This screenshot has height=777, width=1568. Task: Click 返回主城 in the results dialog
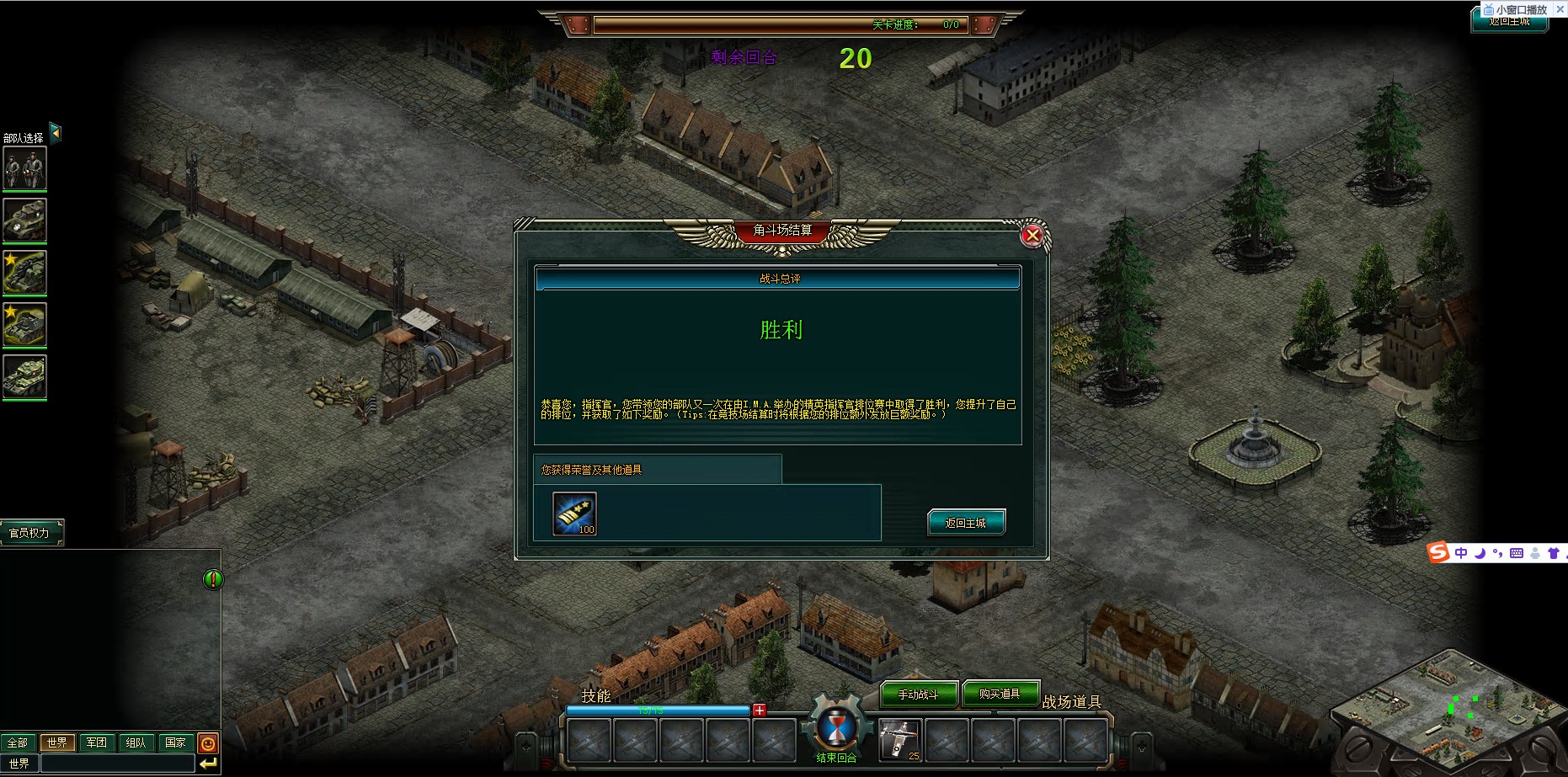pyautogui.click(x=966, y=523)
